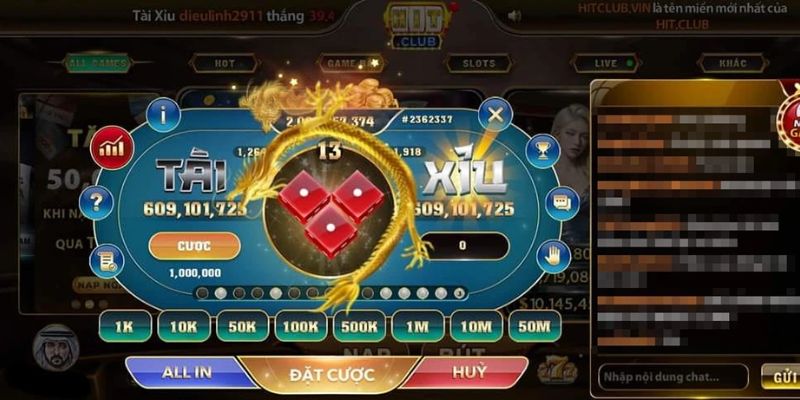Click the orange CƯỢC bet button
The width and height of the screenshot is (800, 400).
194,246
